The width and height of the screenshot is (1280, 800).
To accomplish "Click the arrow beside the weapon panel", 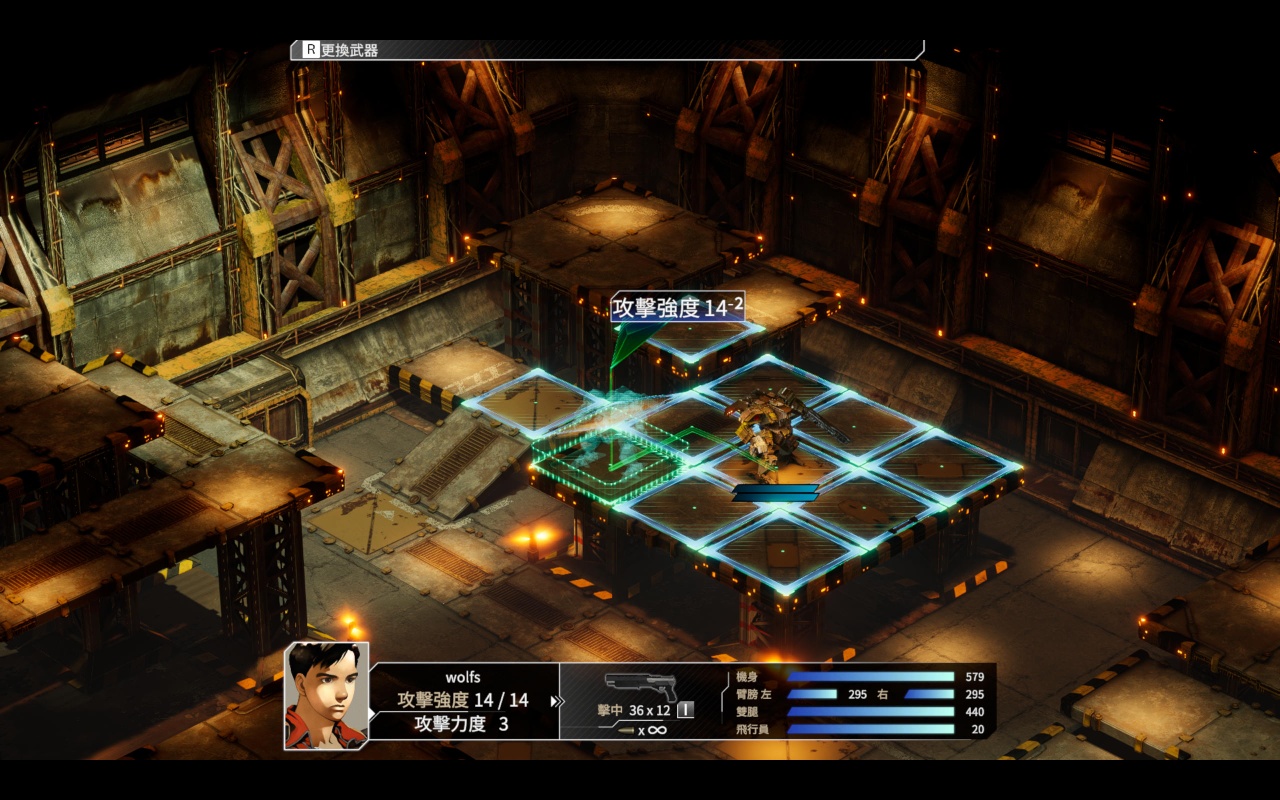I will (556, 701).
